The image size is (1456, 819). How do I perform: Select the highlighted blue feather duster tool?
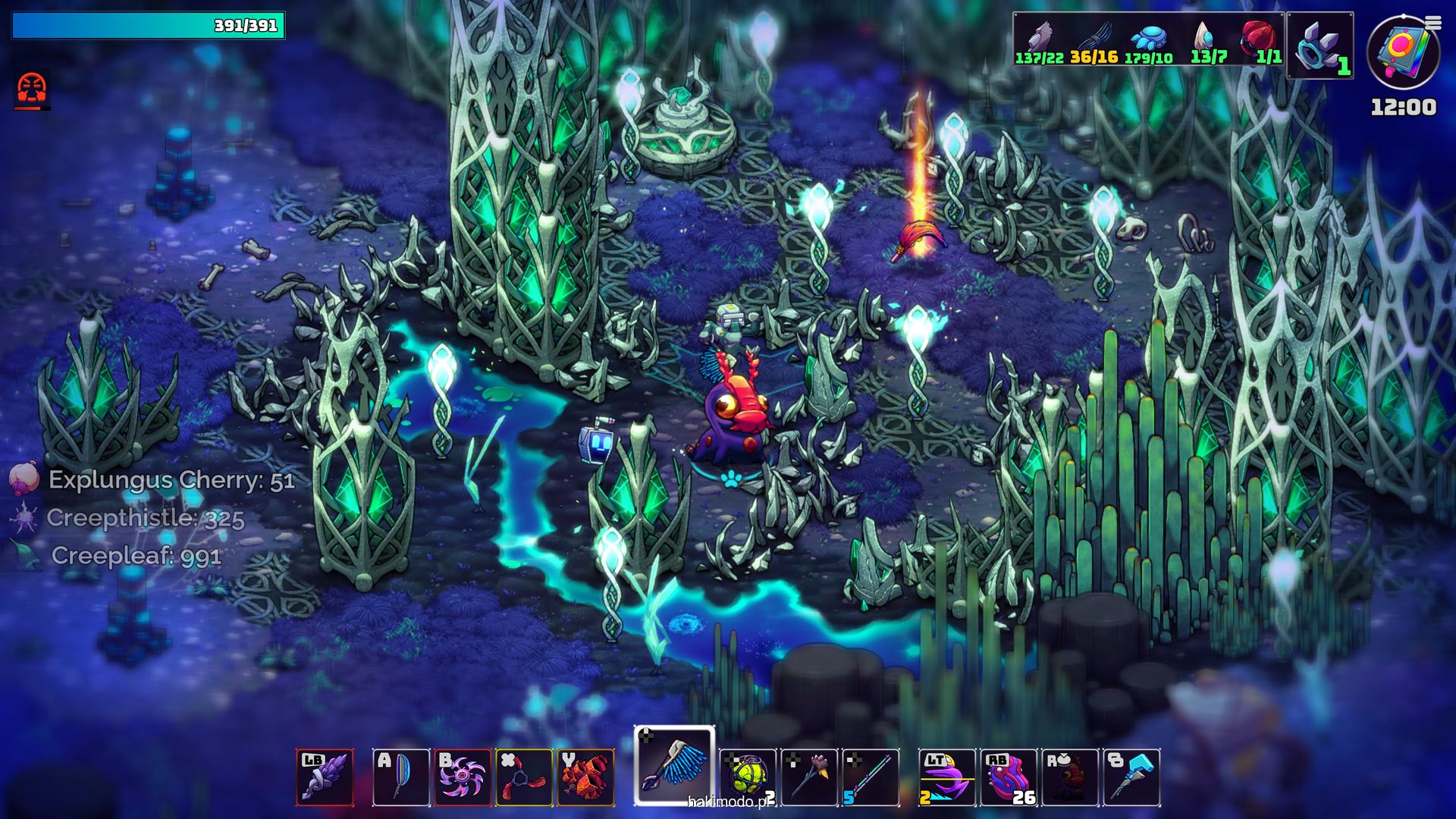coord(674,766)
